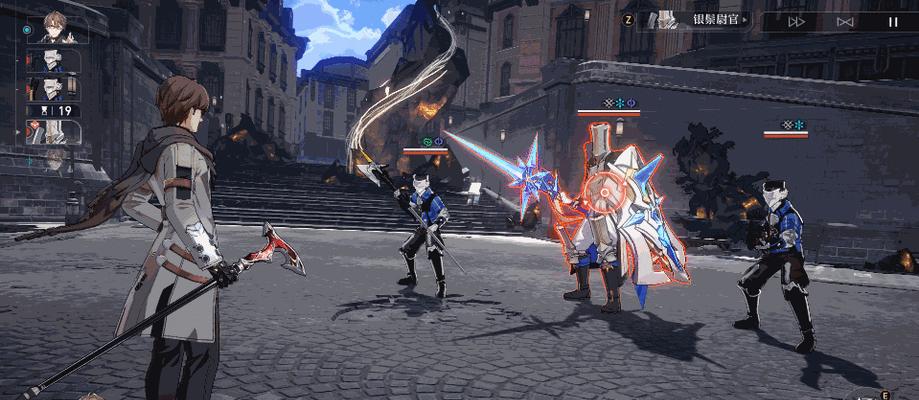
Task: Toggle double-speed fast forward
Action: (797, 20)
